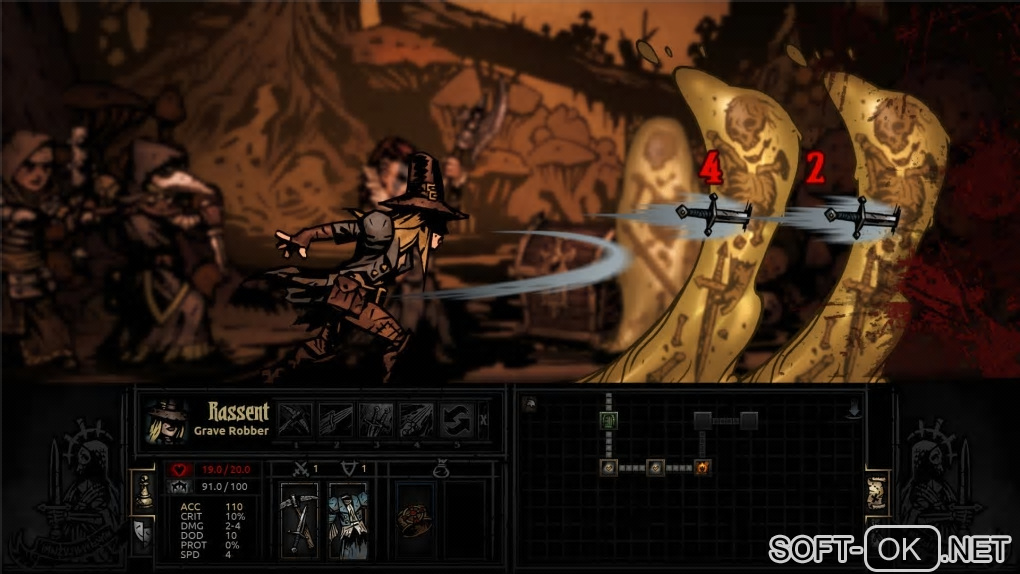
Task: Switch to the chess pawn stats tab
Action: pyautogui.click(x=142, y=489)
